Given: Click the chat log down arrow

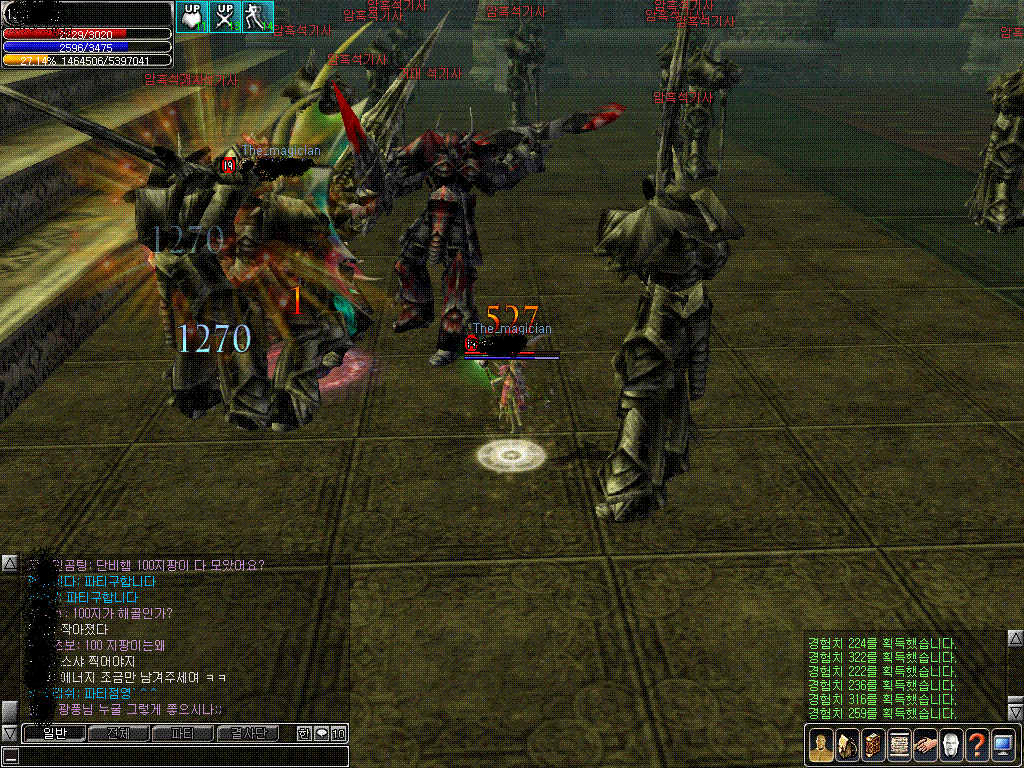Looking at the screenshot, I should [9, 733].
